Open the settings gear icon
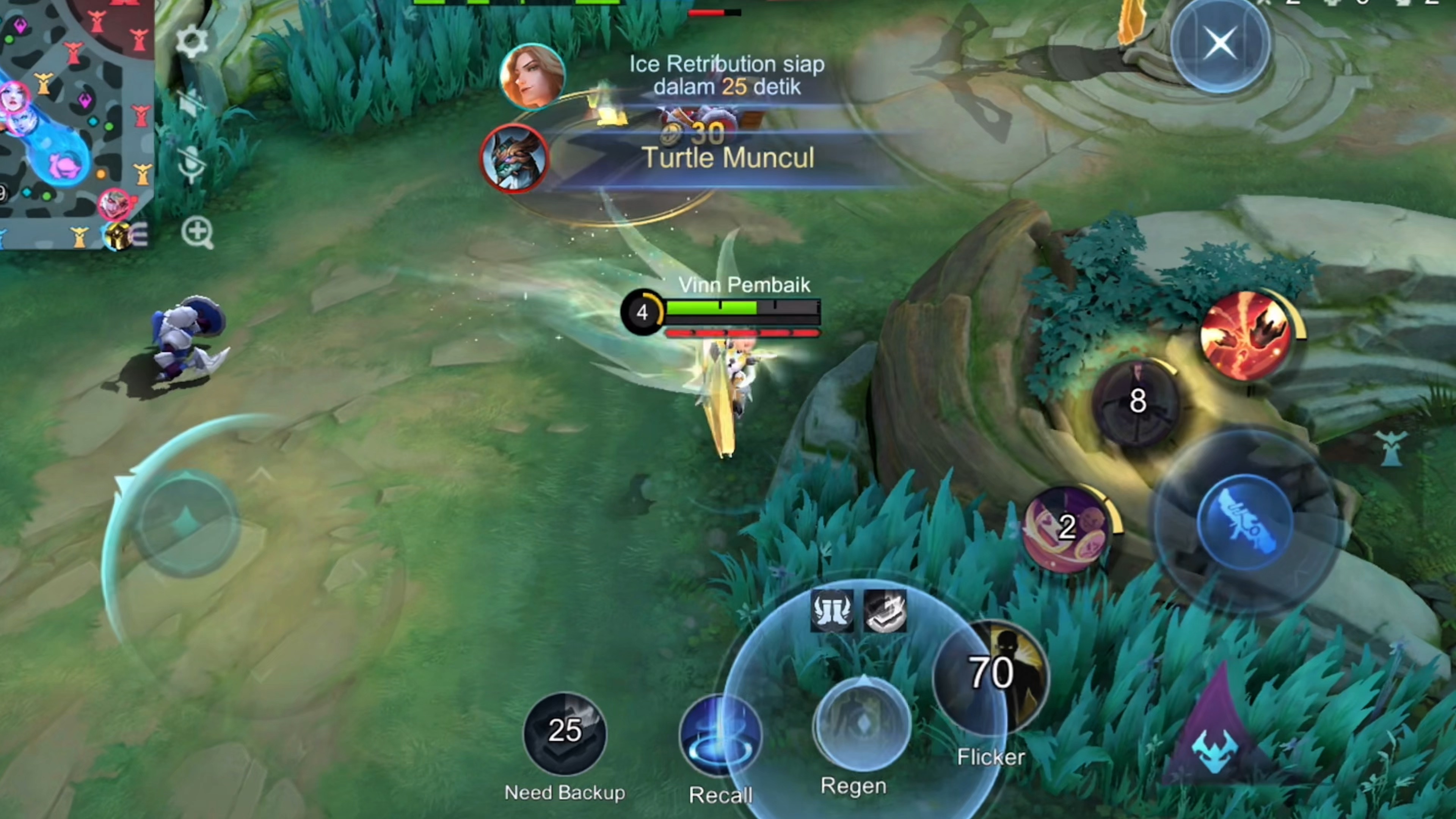Viewport: 1456px width, 819px height. click(191, 41)
